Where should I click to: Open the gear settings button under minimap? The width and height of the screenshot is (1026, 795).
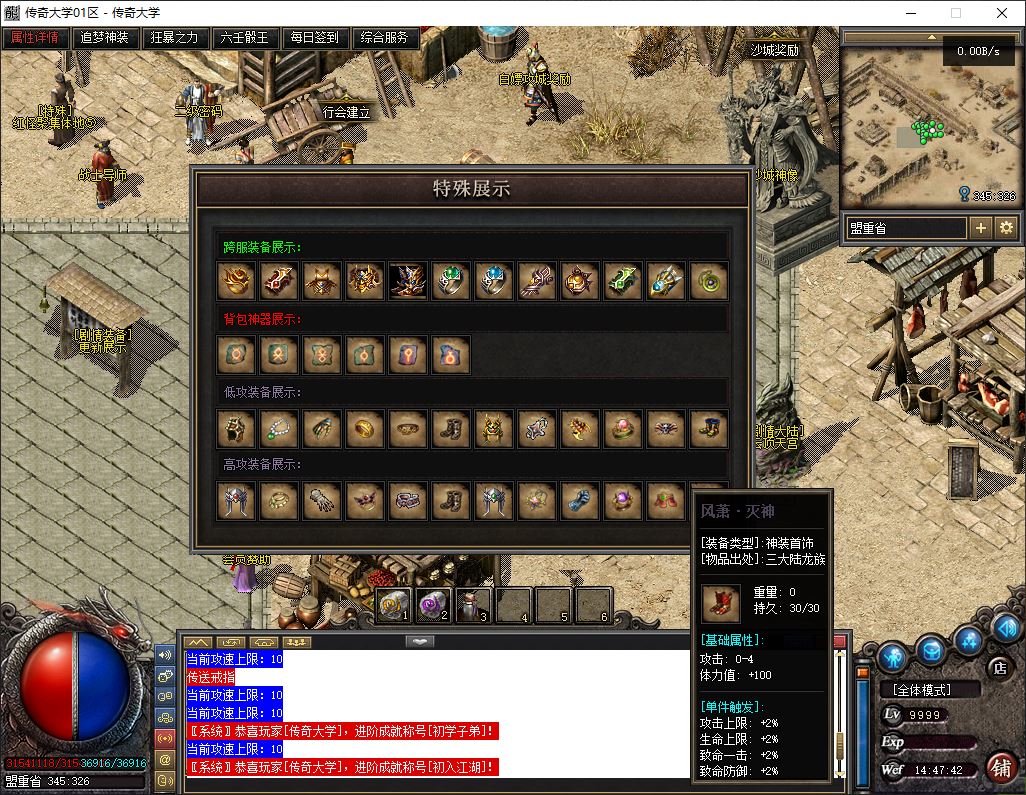click(x=1006, y=228)
